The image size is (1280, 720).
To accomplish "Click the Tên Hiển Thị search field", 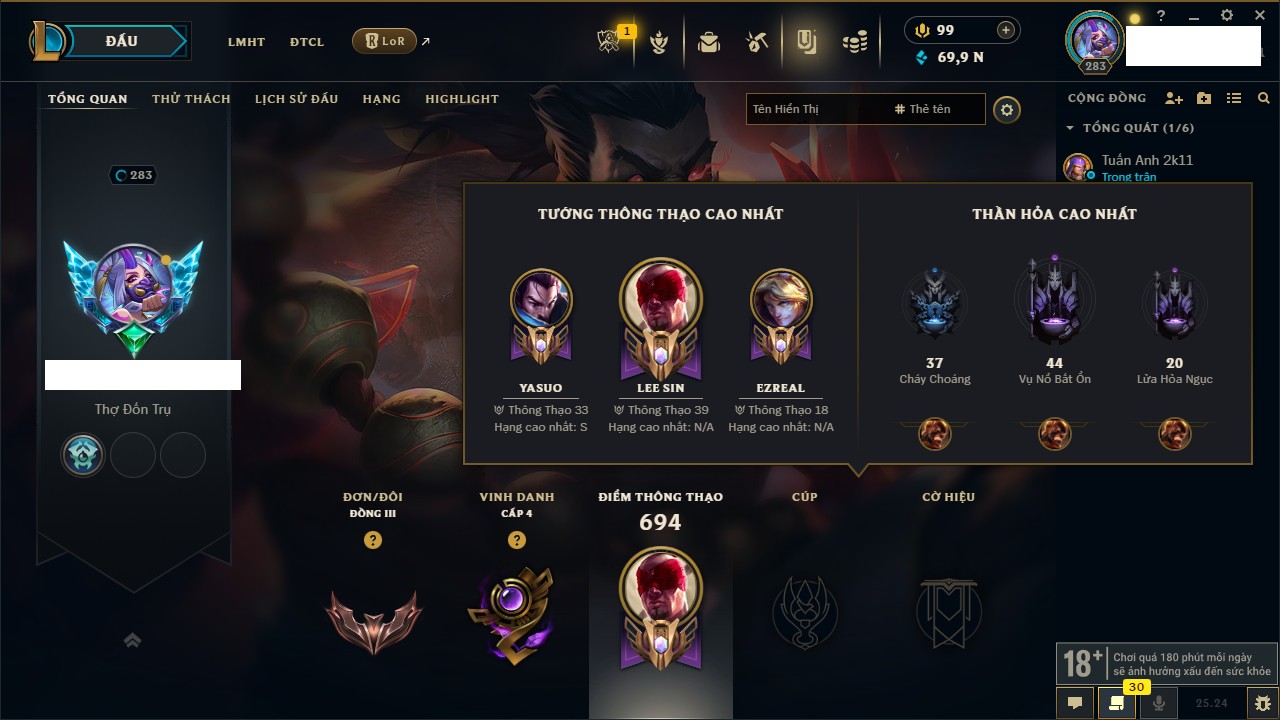I will click(x=815, y=109).
